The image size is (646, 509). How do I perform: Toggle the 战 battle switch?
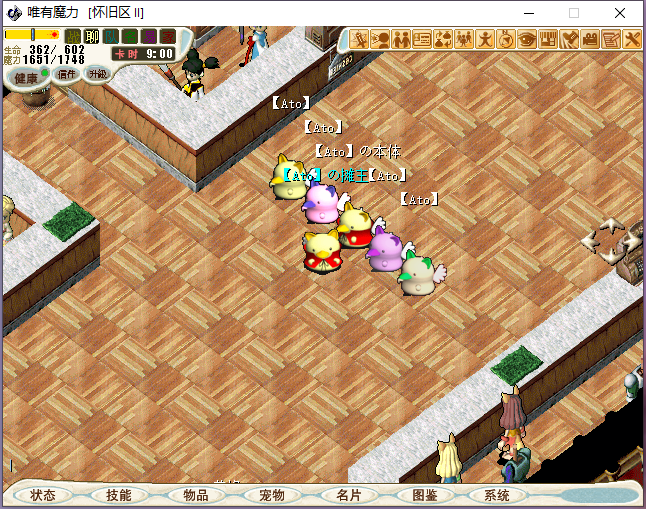coord(73,37)
